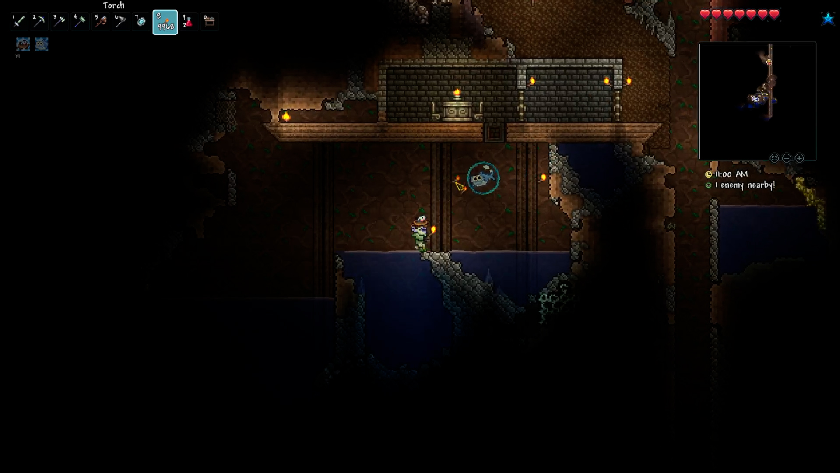Choose the axe hotbar slot
840x473 pixels.
pyautogui.click(x=59, y=21)
